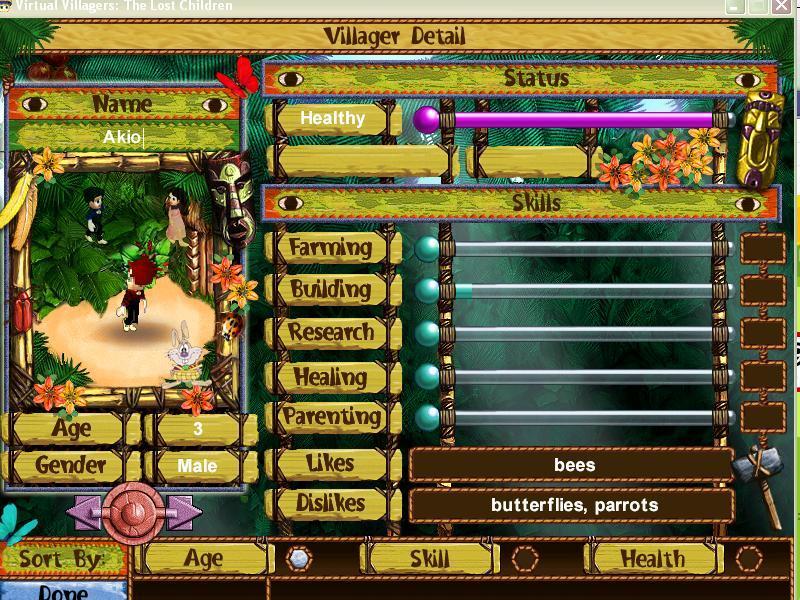Show the next villager with right arrow

[184, 512]
